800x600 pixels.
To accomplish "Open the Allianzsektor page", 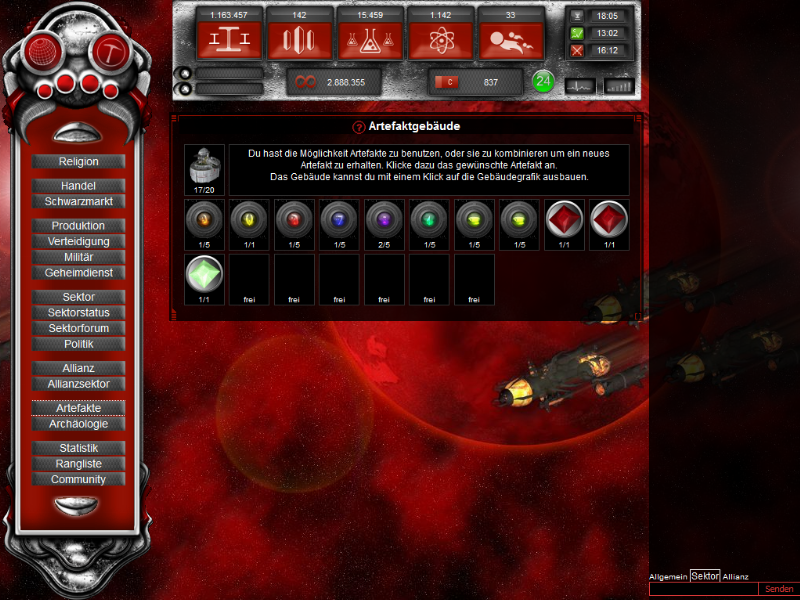I will (x=79, y=384).
